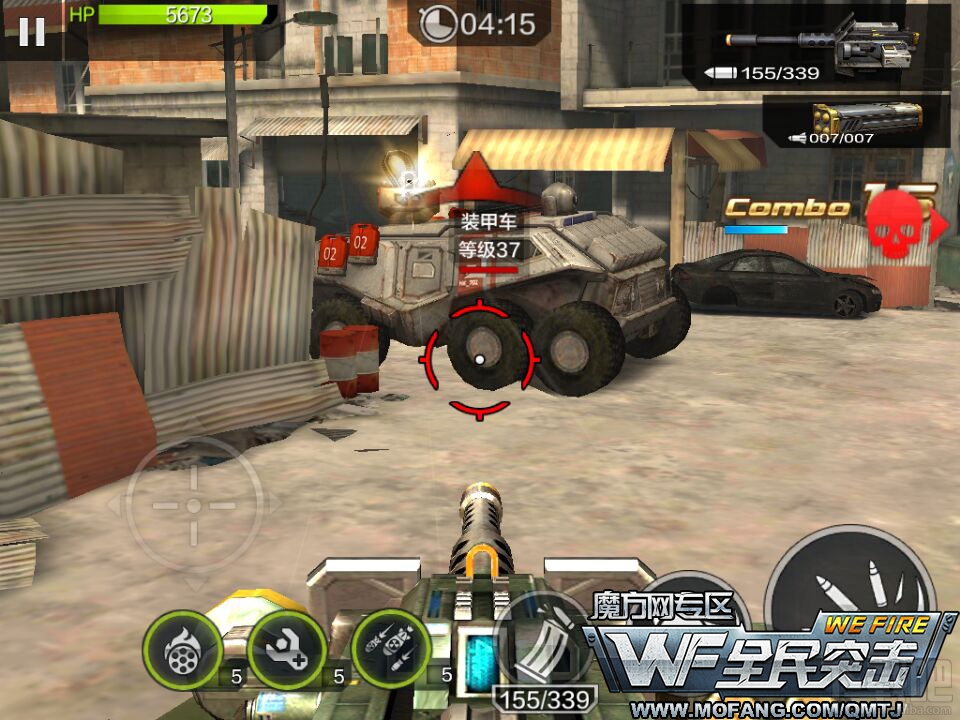Use the wrench repair skill
960x720 pixels.
(x=287, y=649)
